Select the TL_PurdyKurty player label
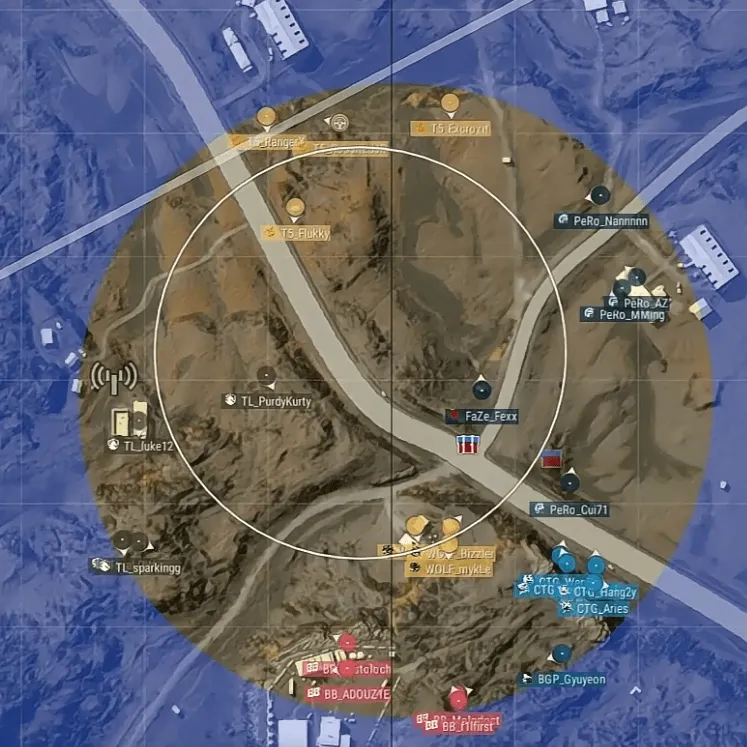Screen dimensions: 747x747 pyautogui.click(x=276, y=401)
